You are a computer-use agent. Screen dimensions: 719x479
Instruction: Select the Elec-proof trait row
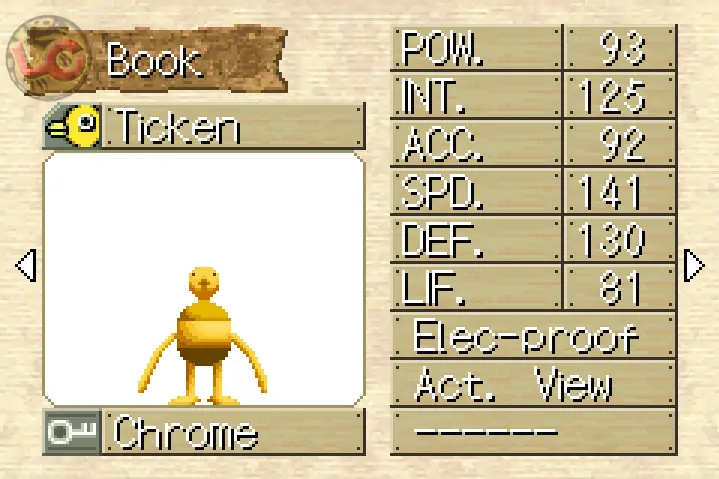pos(533,337)
